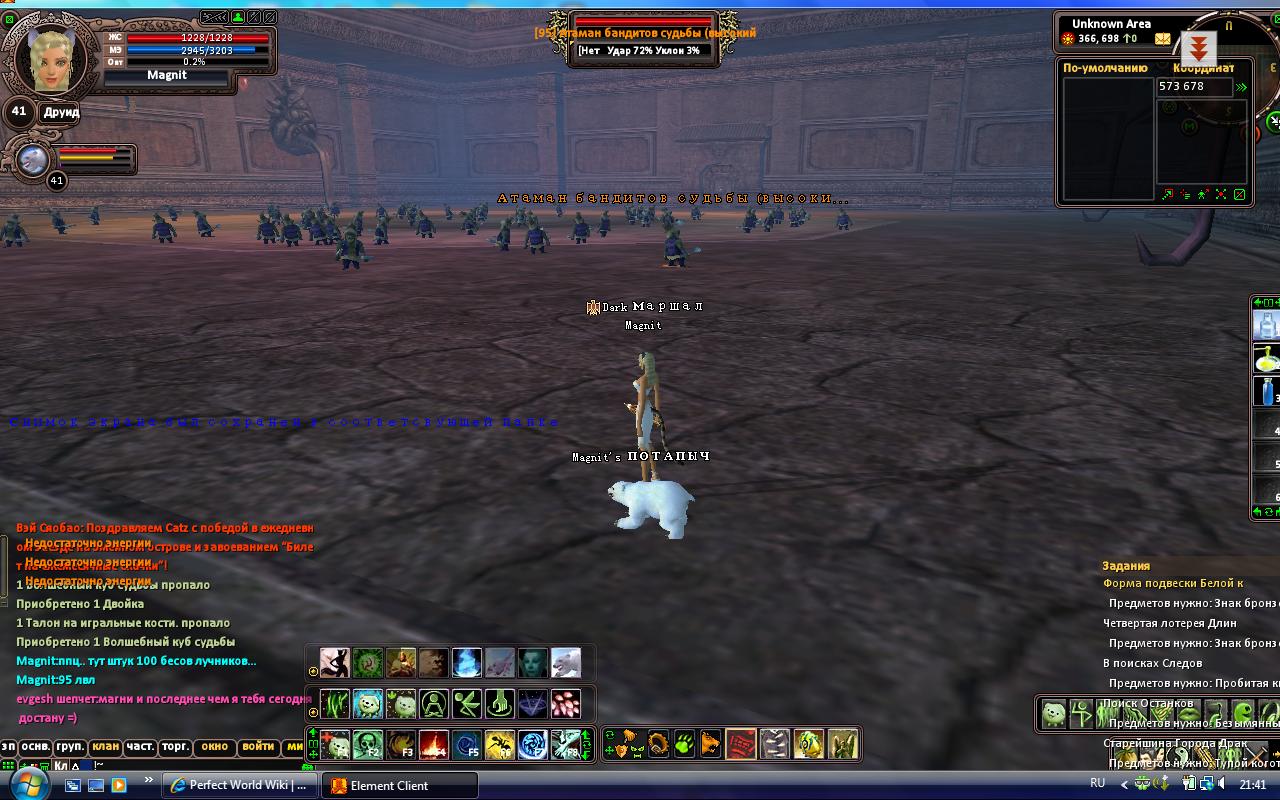Use the pink petals skill icon
1280x800 pixels.
point(566,703)
